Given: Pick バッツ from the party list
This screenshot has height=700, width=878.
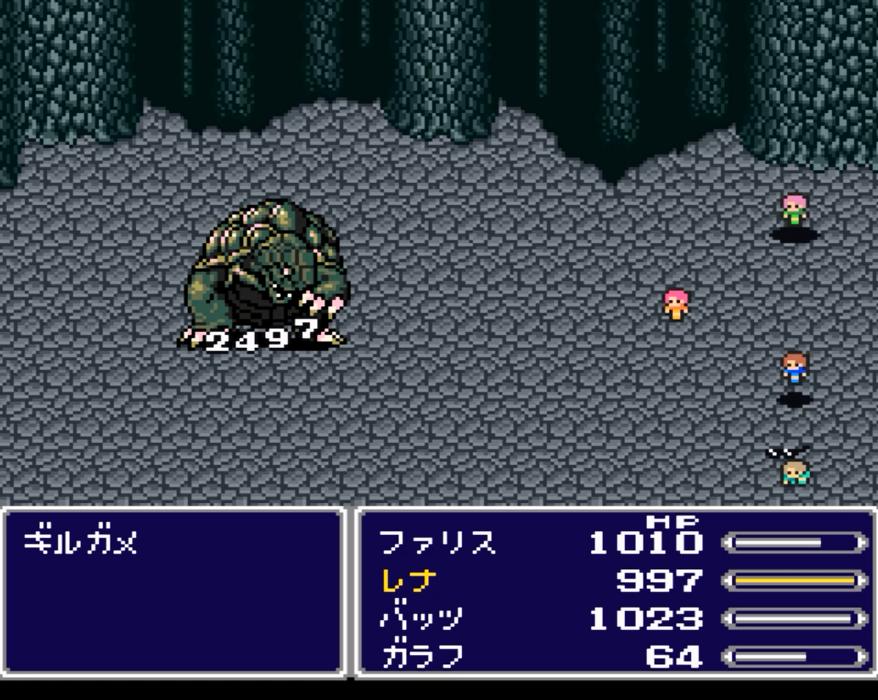Looking at the screenshot, I should pos(421,619).
